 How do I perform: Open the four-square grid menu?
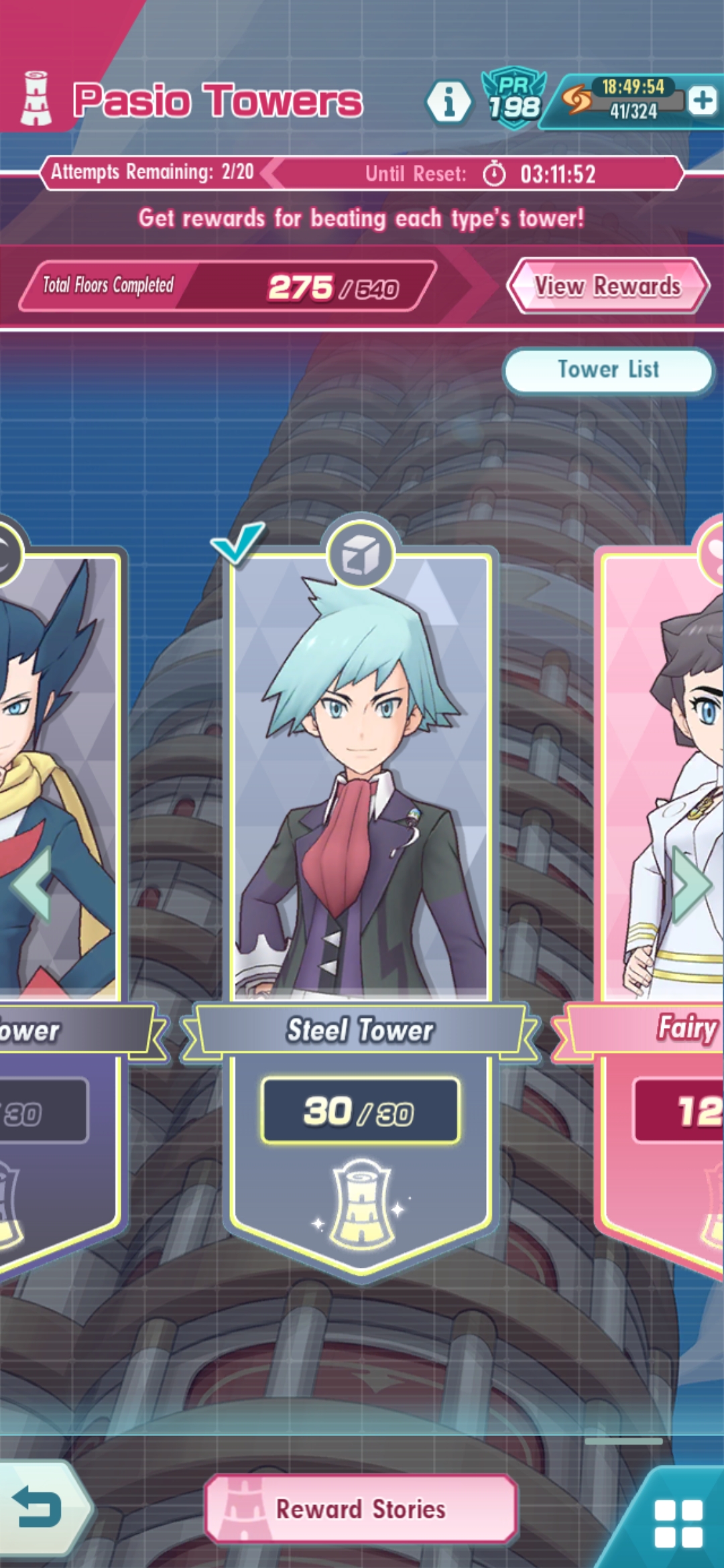678,1522
